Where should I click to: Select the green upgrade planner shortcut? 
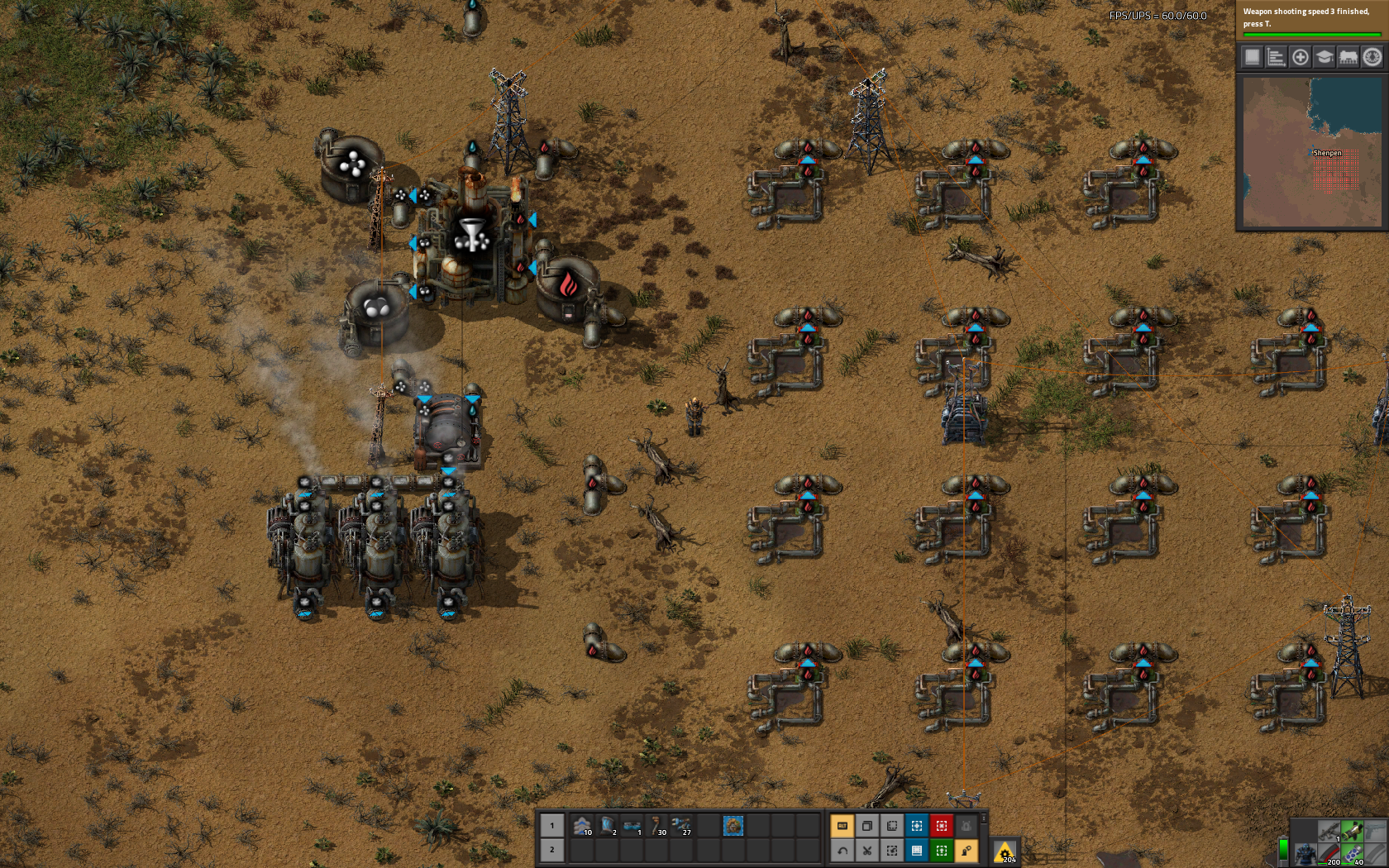pos(941,850)
